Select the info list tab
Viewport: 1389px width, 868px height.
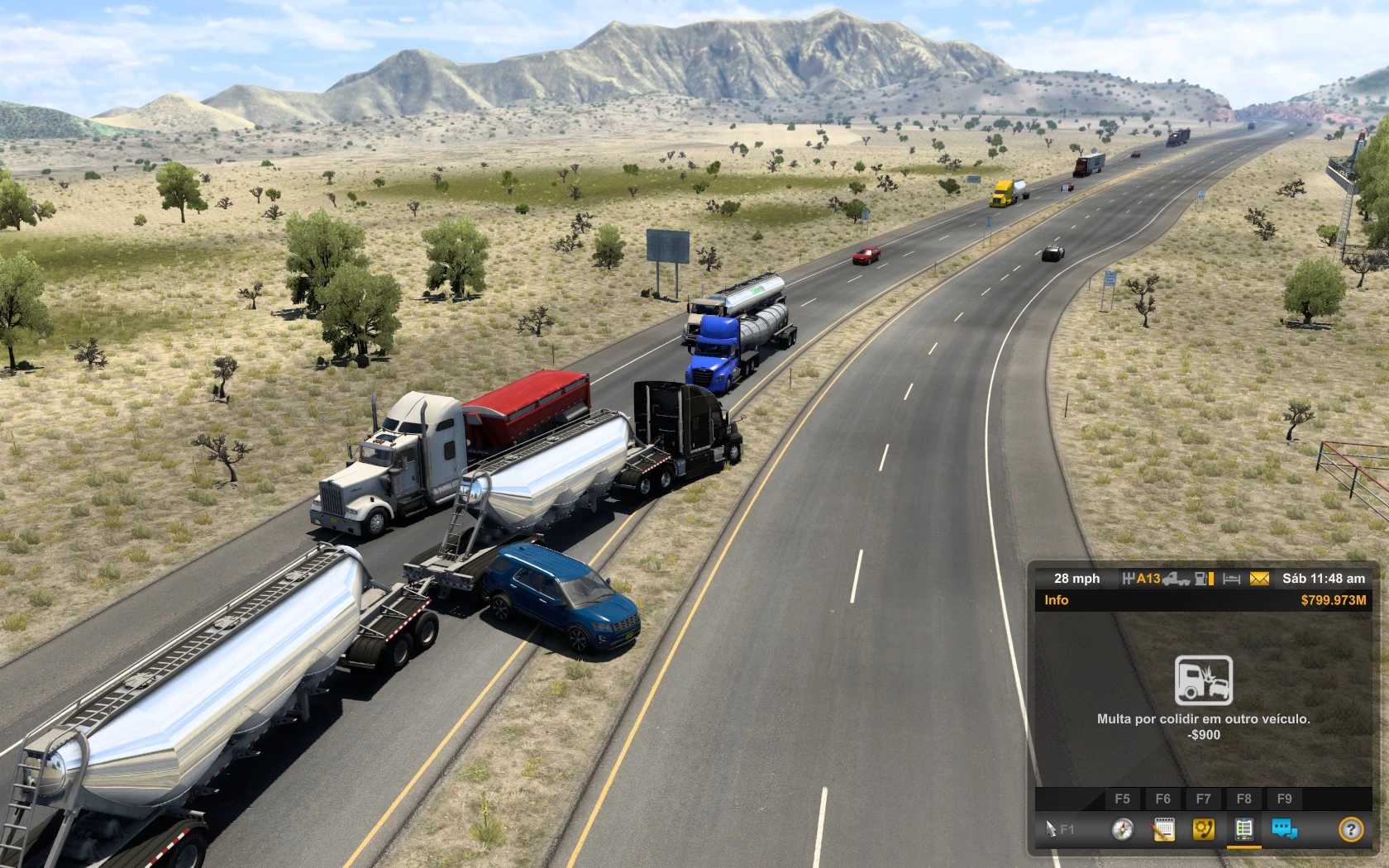1243,828
